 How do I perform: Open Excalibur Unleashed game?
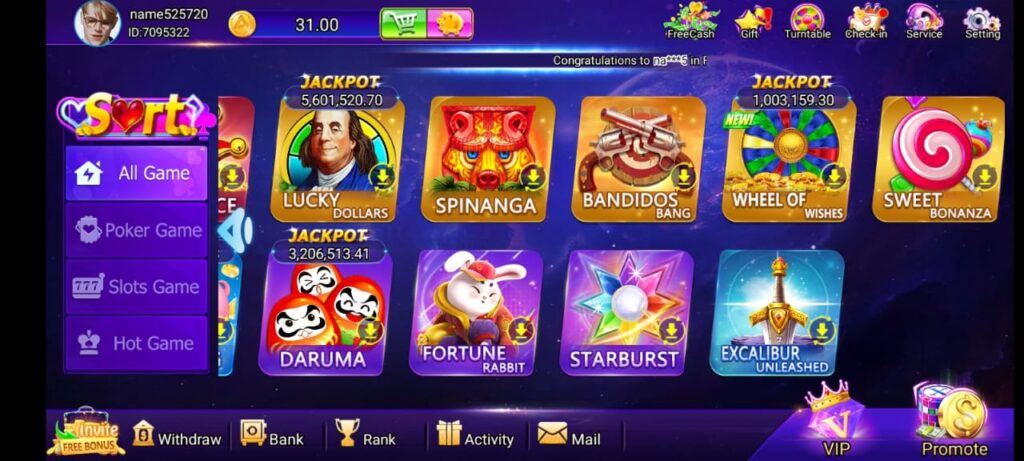[x=774, y=312]
